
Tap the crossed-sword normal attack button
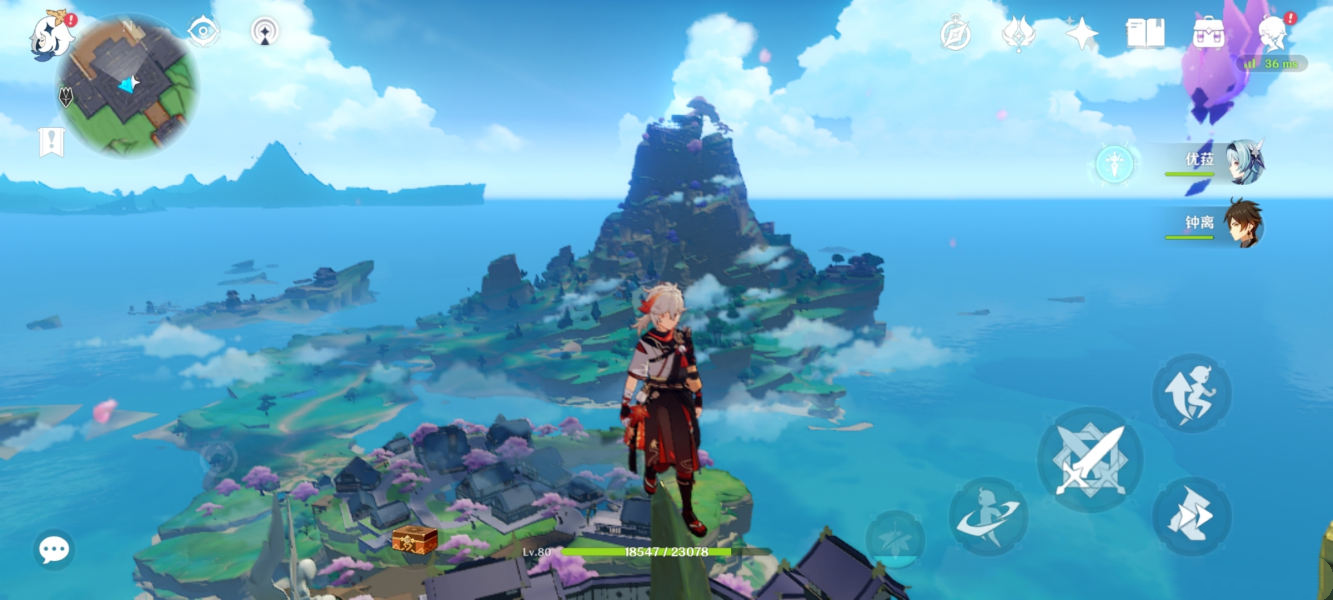point(1089,460)
